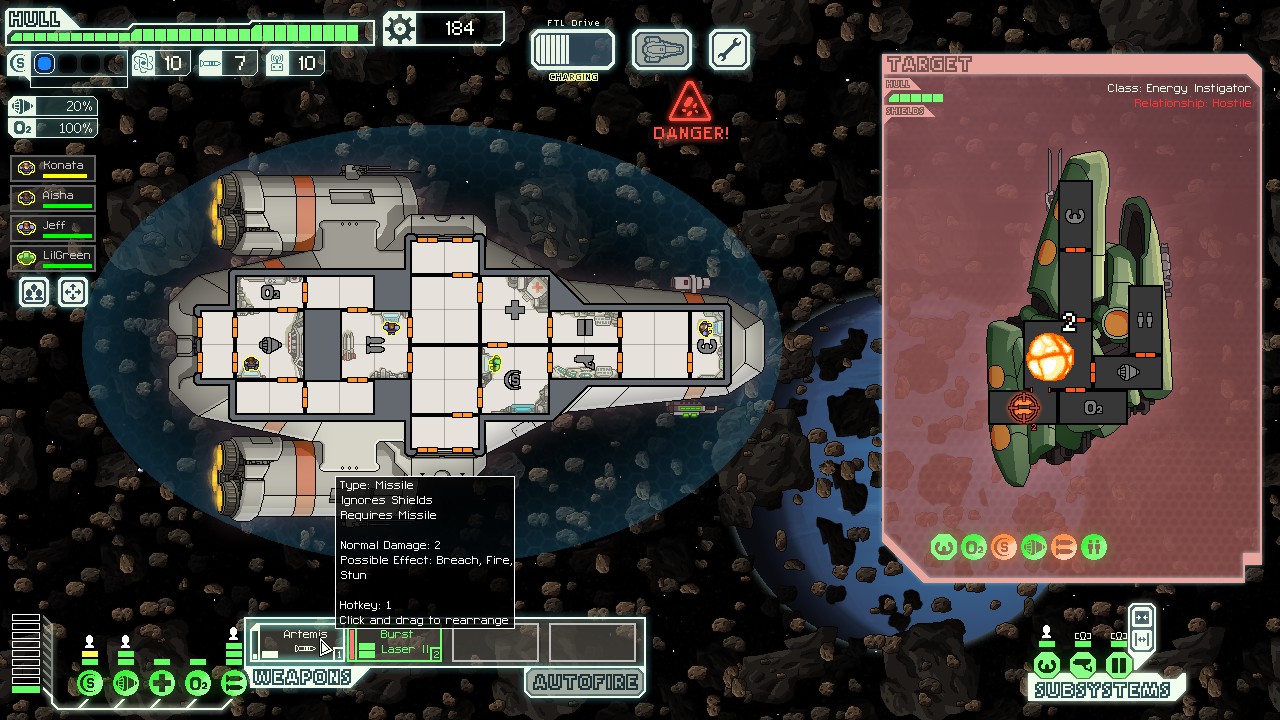Close all doors with the top door button
The image size is (1280, 720).
click(x=1142, y=616)
